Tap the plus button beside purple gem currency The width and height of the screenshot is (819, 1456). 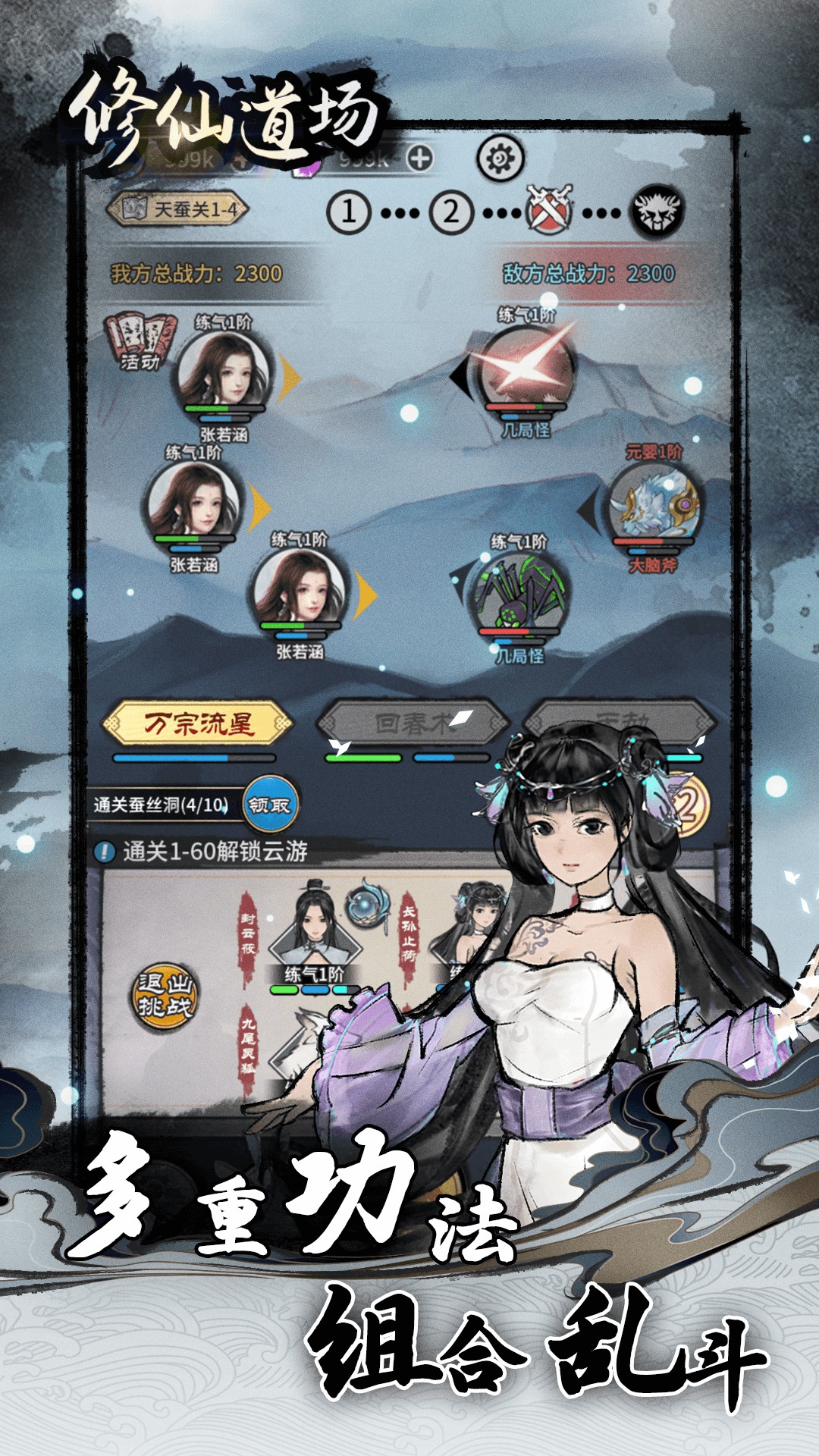coord(419,158)
